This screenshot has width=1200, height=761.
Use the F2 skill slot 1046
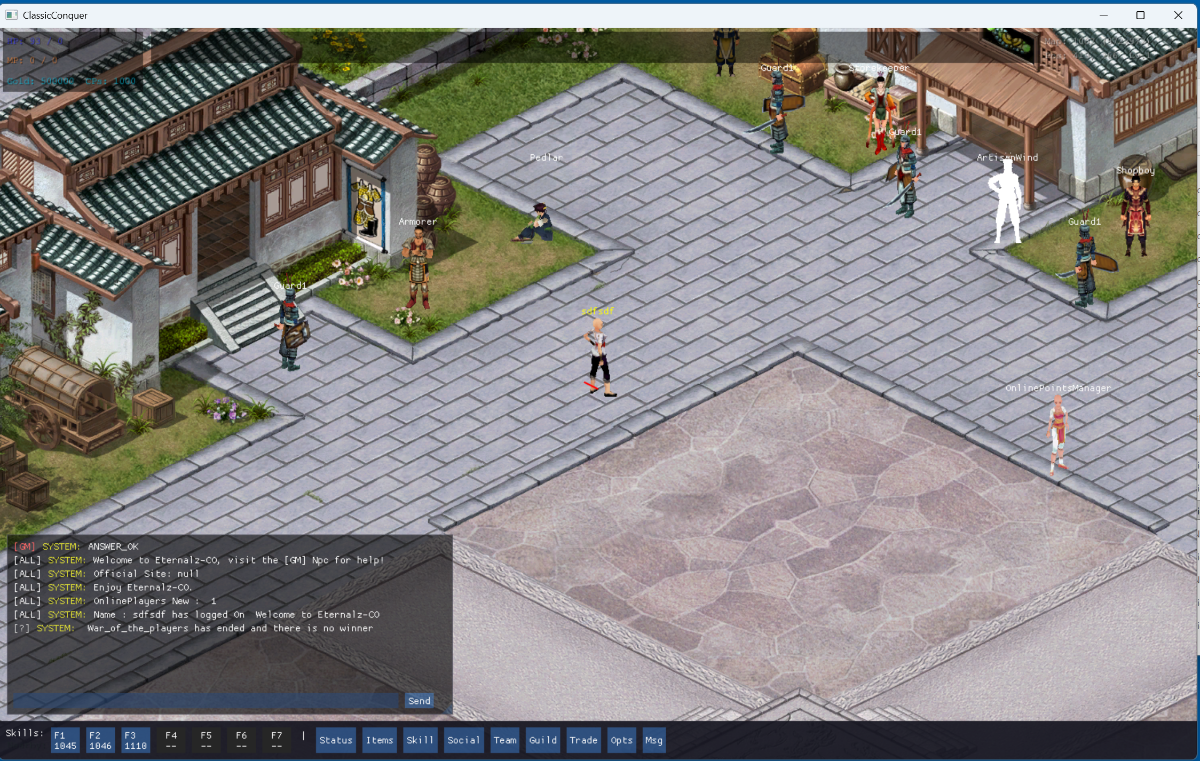101,740
